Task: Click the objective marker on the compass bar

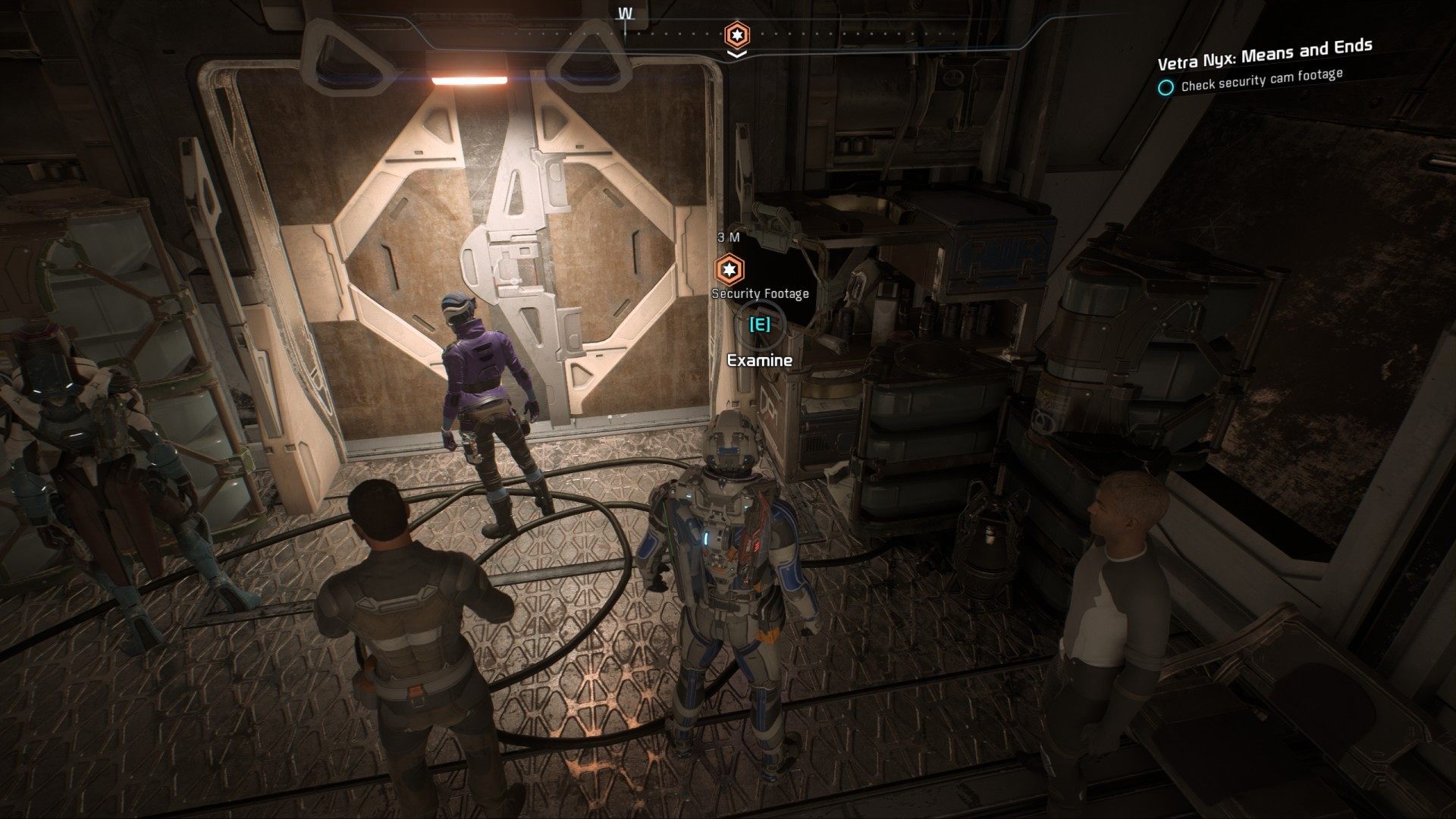Action: (736, 34)
